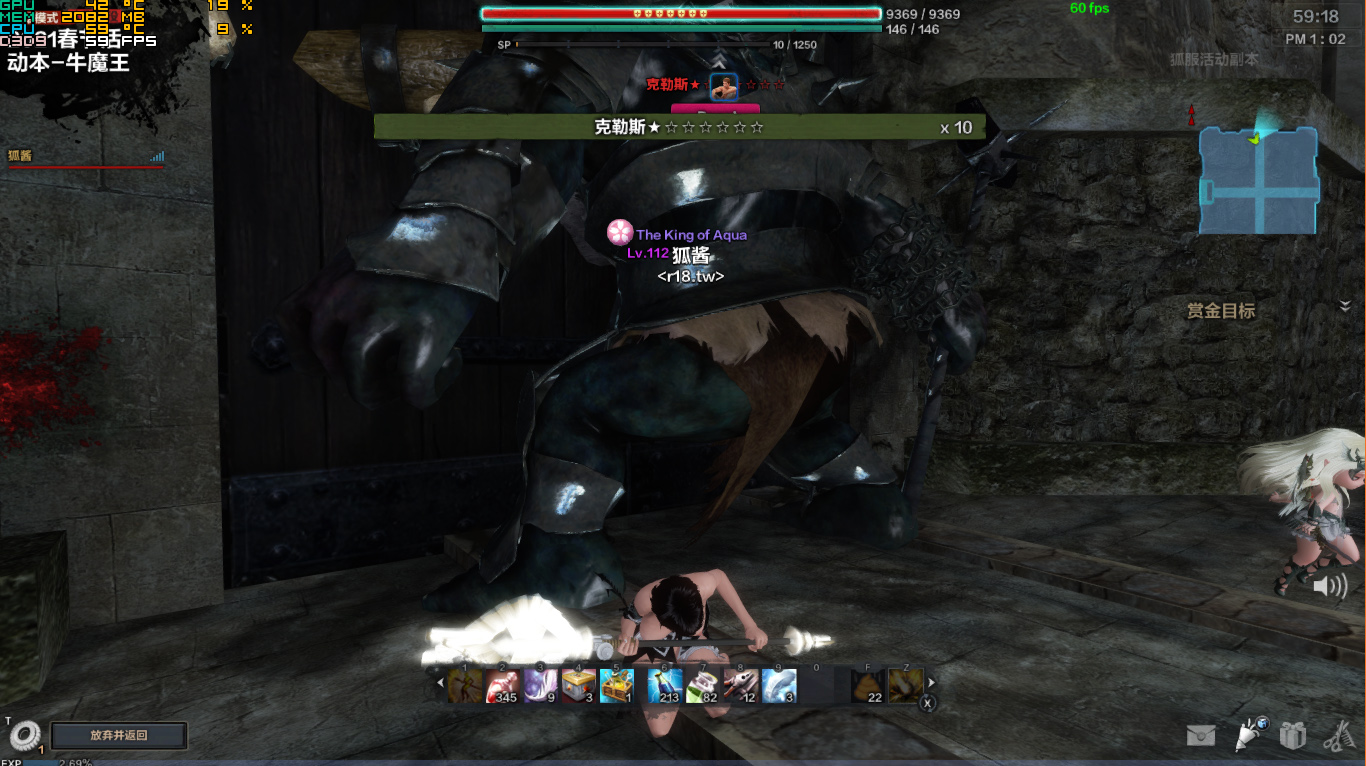Collapse the 赏金目标 bounty target panel
1366x766 pixels.
point(1345,306)
